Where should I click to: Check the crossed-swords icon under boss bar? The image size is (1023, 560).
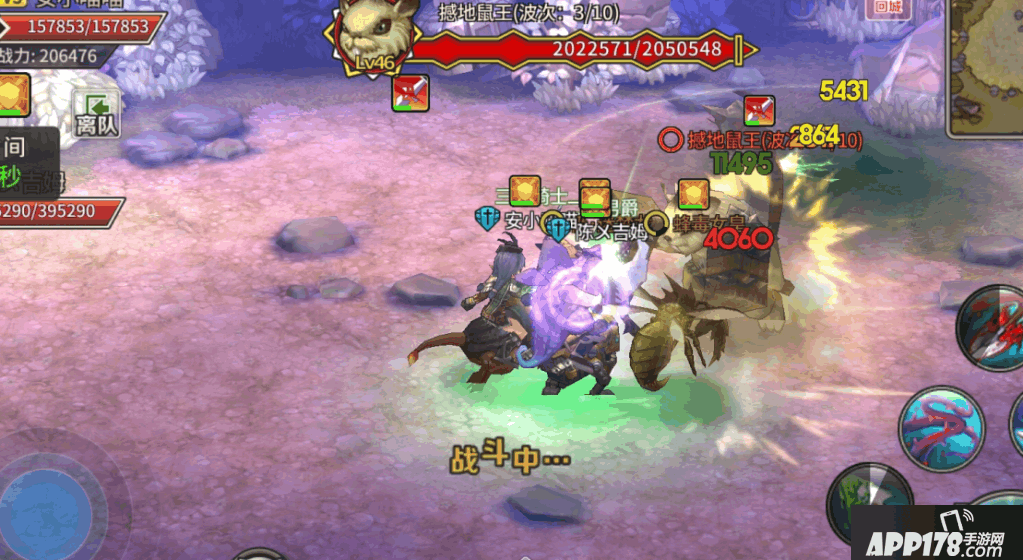click(410, 93)
